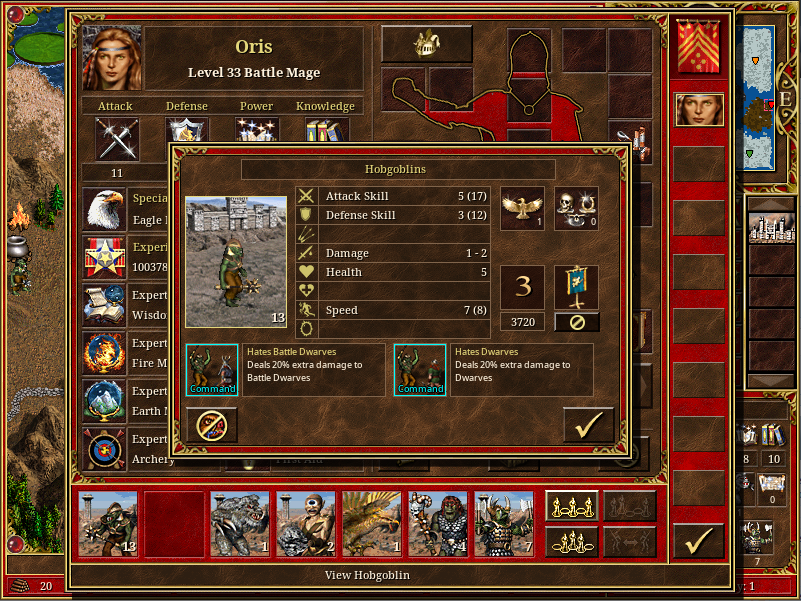Click the Hates Dwarves command icon
The height and width of the screenshot is (601, 801).
(x=419, y=369)
